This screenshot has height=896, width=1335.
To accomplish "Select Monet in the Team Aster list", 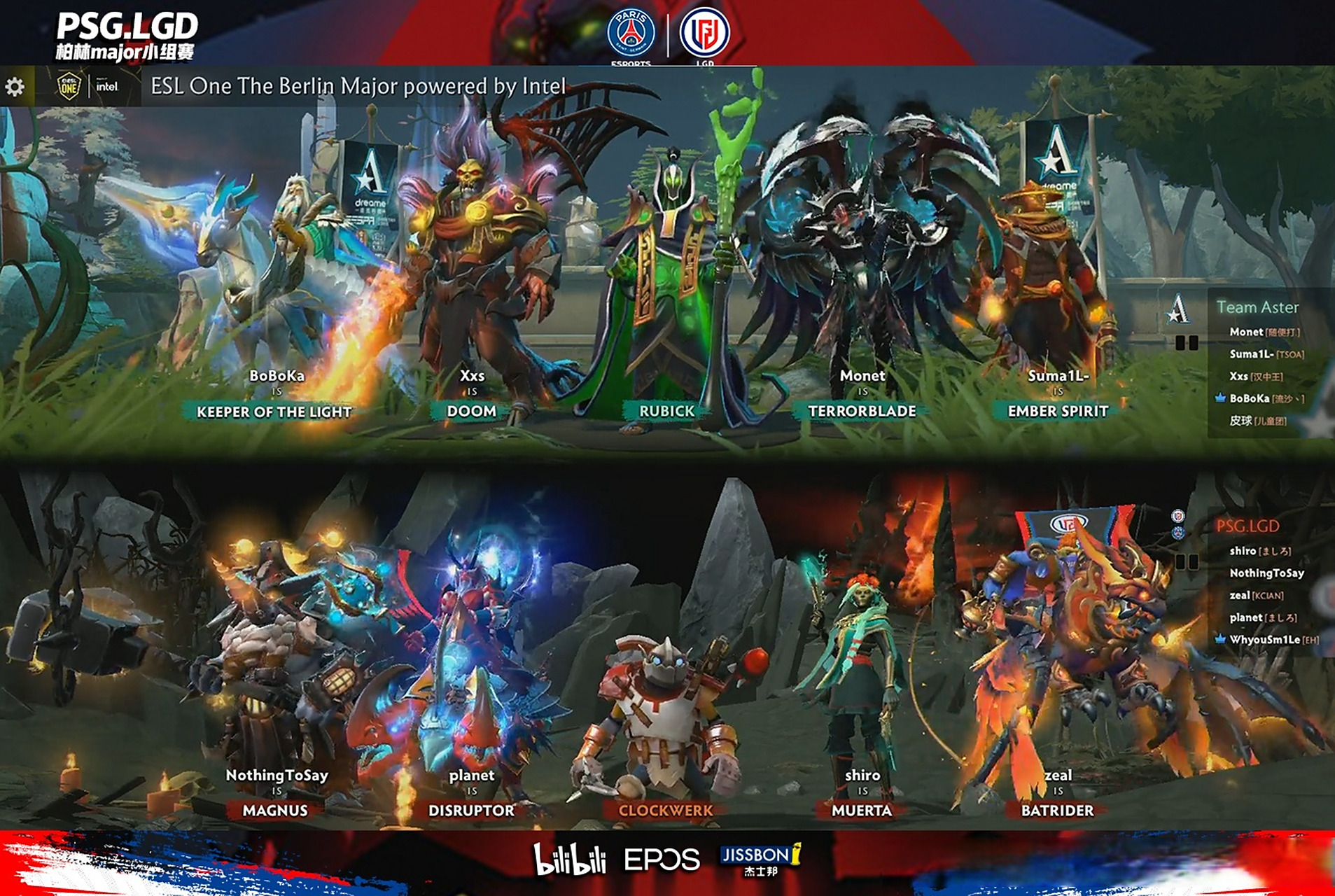I will pyautogui.click(x=1246, y=332).
